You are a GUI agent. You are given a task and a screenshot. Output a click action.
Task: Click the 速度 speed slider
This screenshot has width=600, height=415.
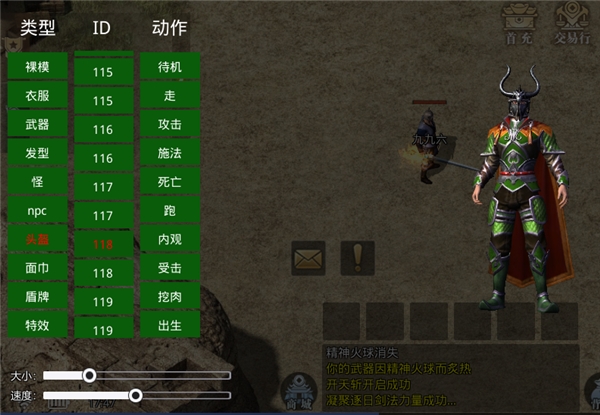[x=135, y=396]
